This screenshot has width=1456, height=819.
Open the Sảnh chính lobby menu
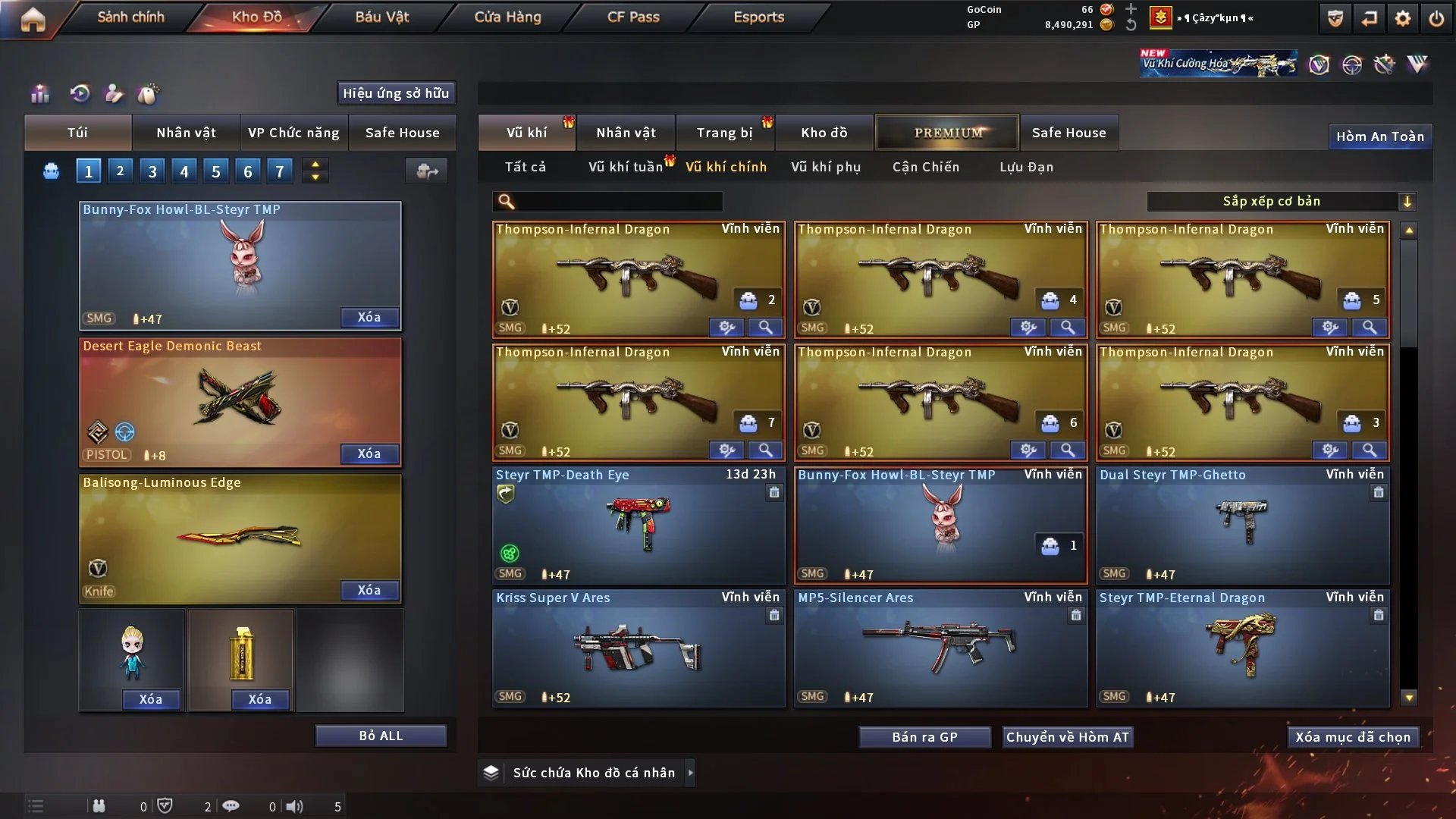coord(130,17)
